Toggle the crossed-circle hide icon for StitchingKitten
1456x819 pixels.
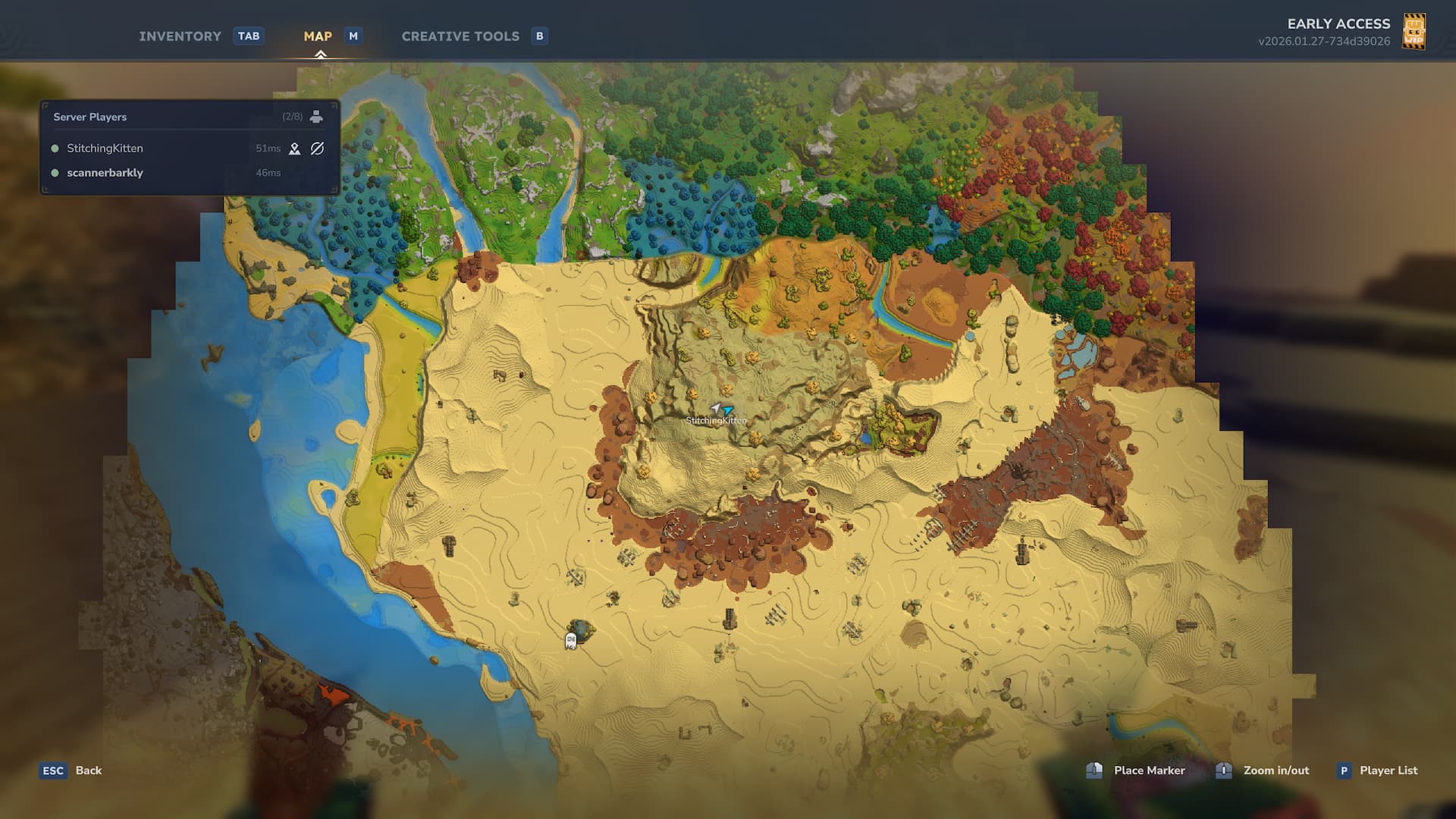point(318,149)
